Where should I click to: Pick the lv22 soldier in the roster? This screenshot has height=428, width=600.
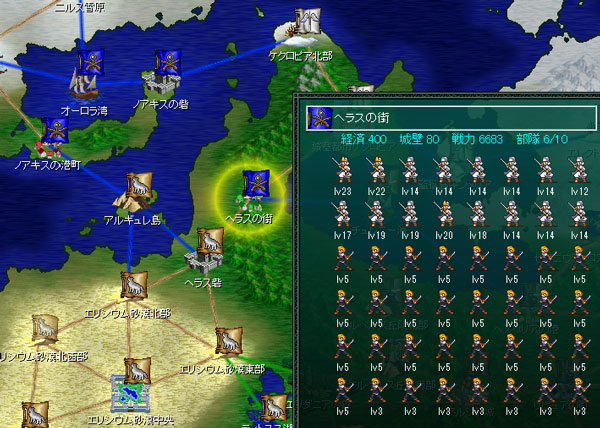click(378, 172)
